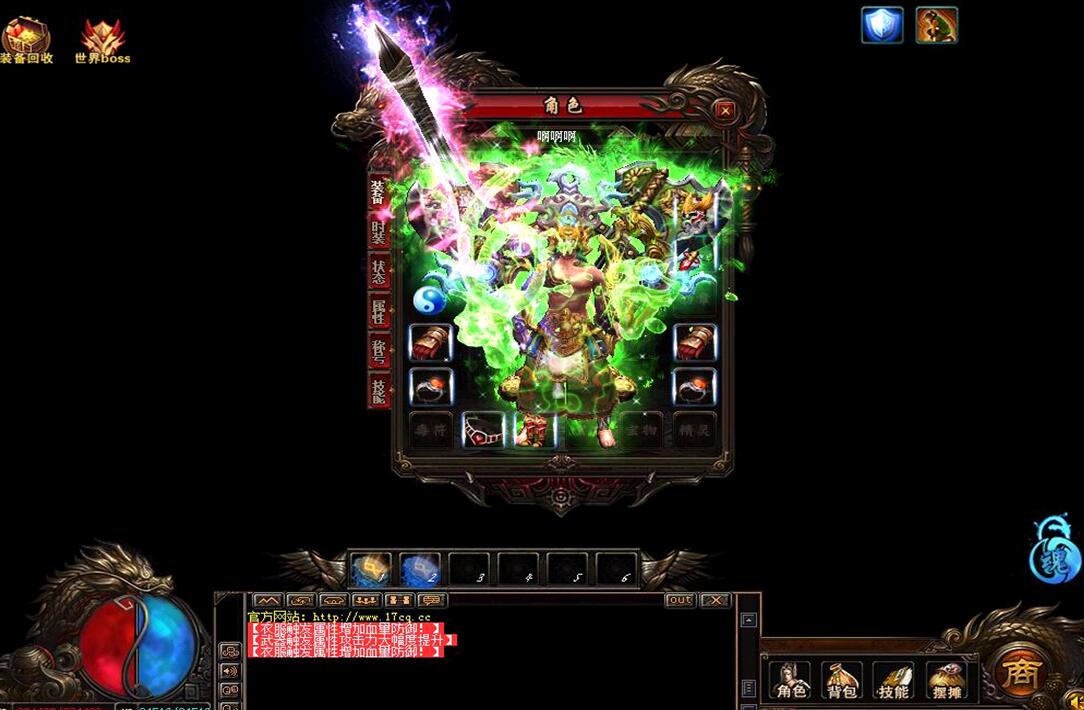Activate the skill in hotbar slot 1
The width and height of the screenshot is (1084, 710).
(x=370, y=570)
